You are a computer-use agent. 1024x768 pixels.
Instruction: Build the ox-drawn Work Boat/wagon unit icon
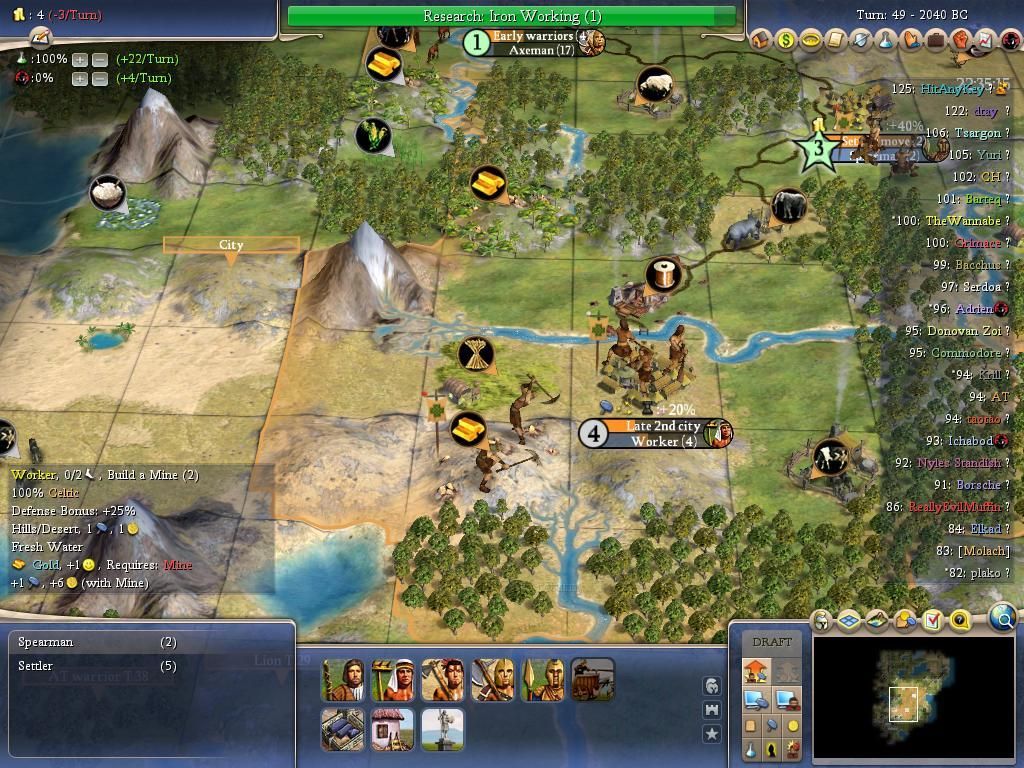coord(592,680)
